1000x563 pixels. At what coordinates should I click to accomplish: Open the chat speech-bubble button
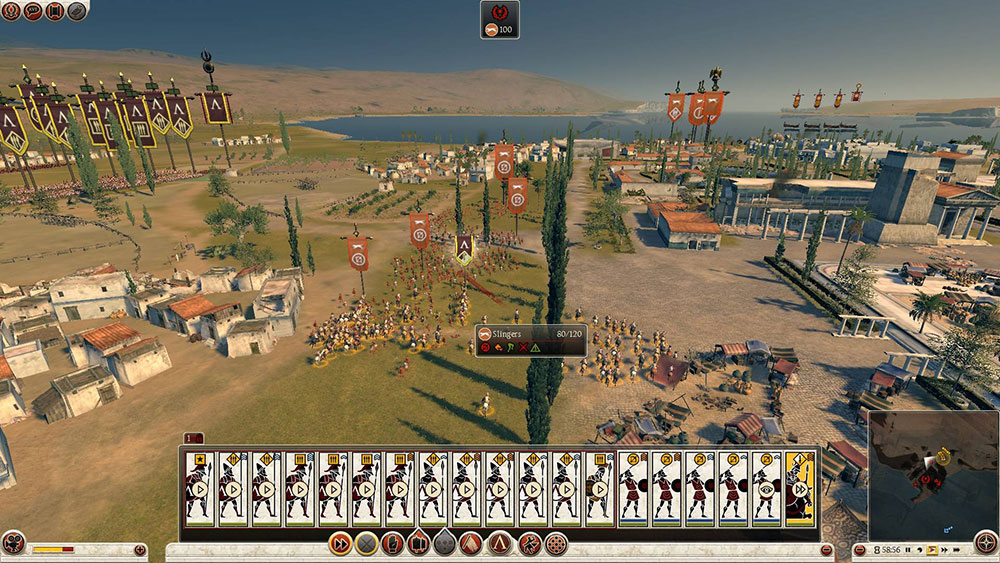[x=32, y=11]
